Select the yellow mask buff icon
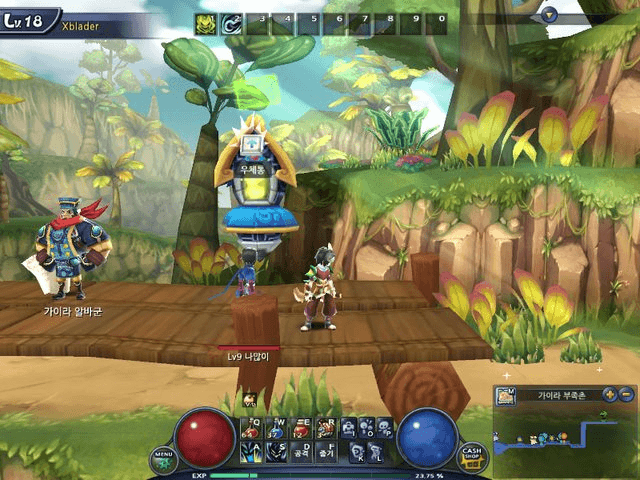 pyautogui.click(x=205, y=22)
